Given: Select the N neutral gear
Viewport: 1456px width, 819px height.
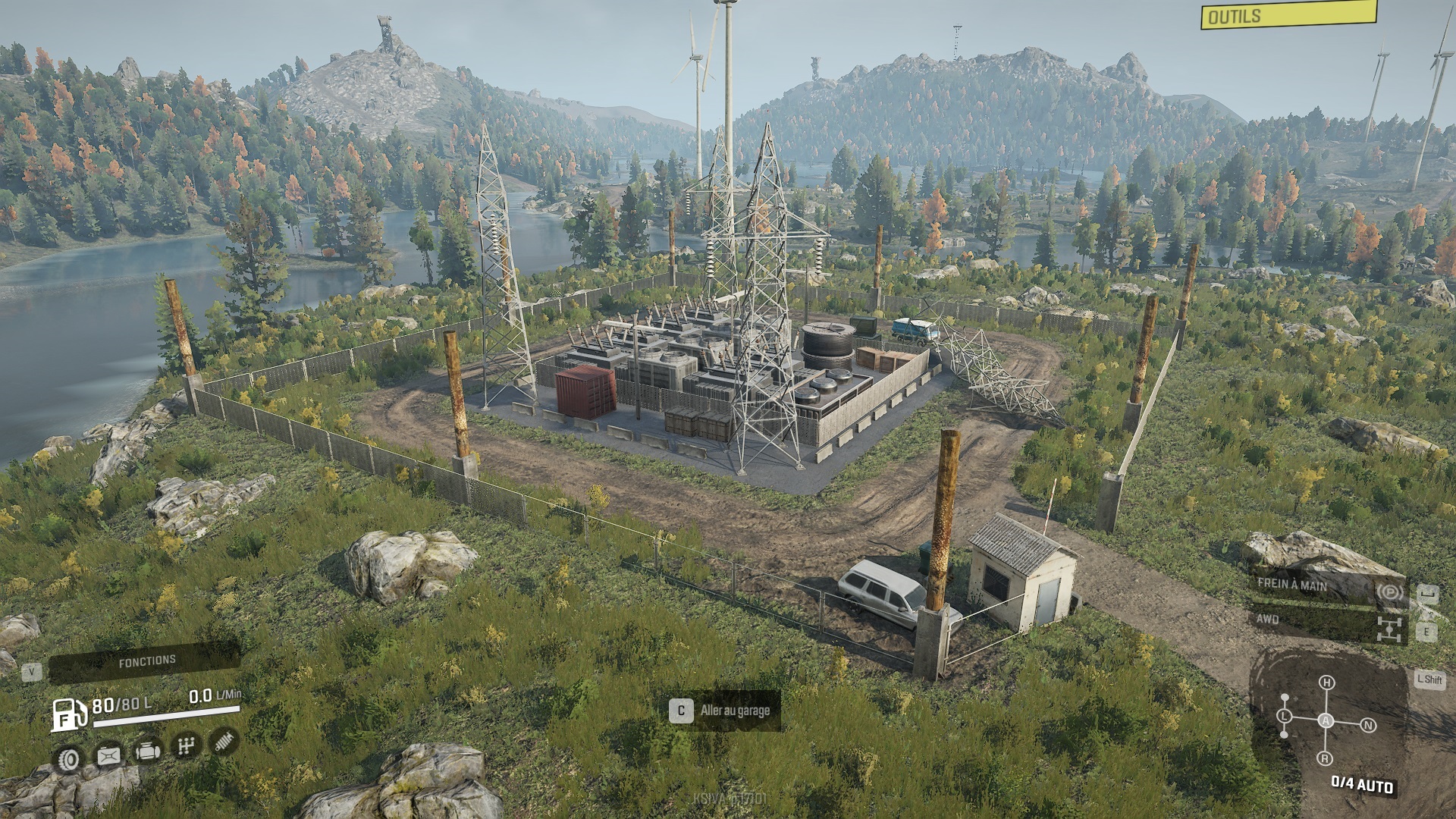Looking at the screenshot, I should [x=1368, y=725].
